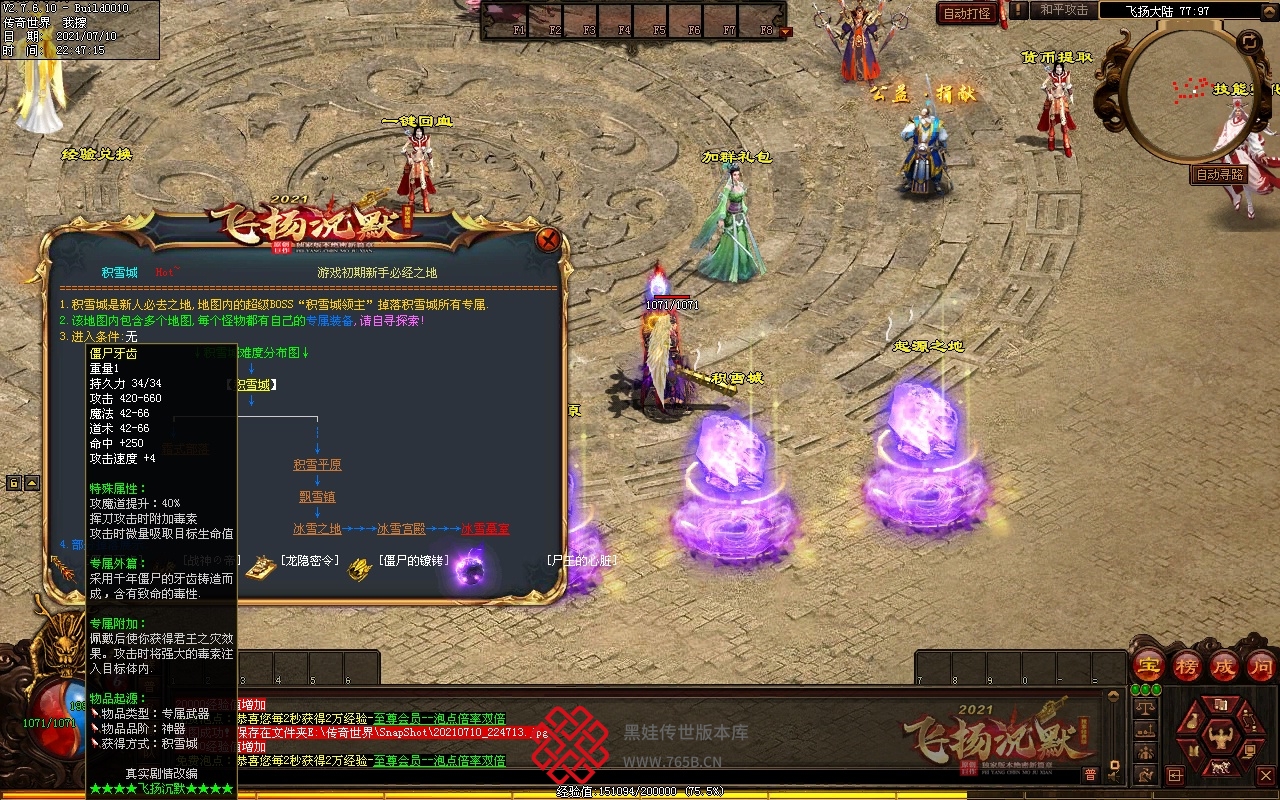Open the 问 help round button
This screenshot has width=1280, height=800.
pos(1261,665)
